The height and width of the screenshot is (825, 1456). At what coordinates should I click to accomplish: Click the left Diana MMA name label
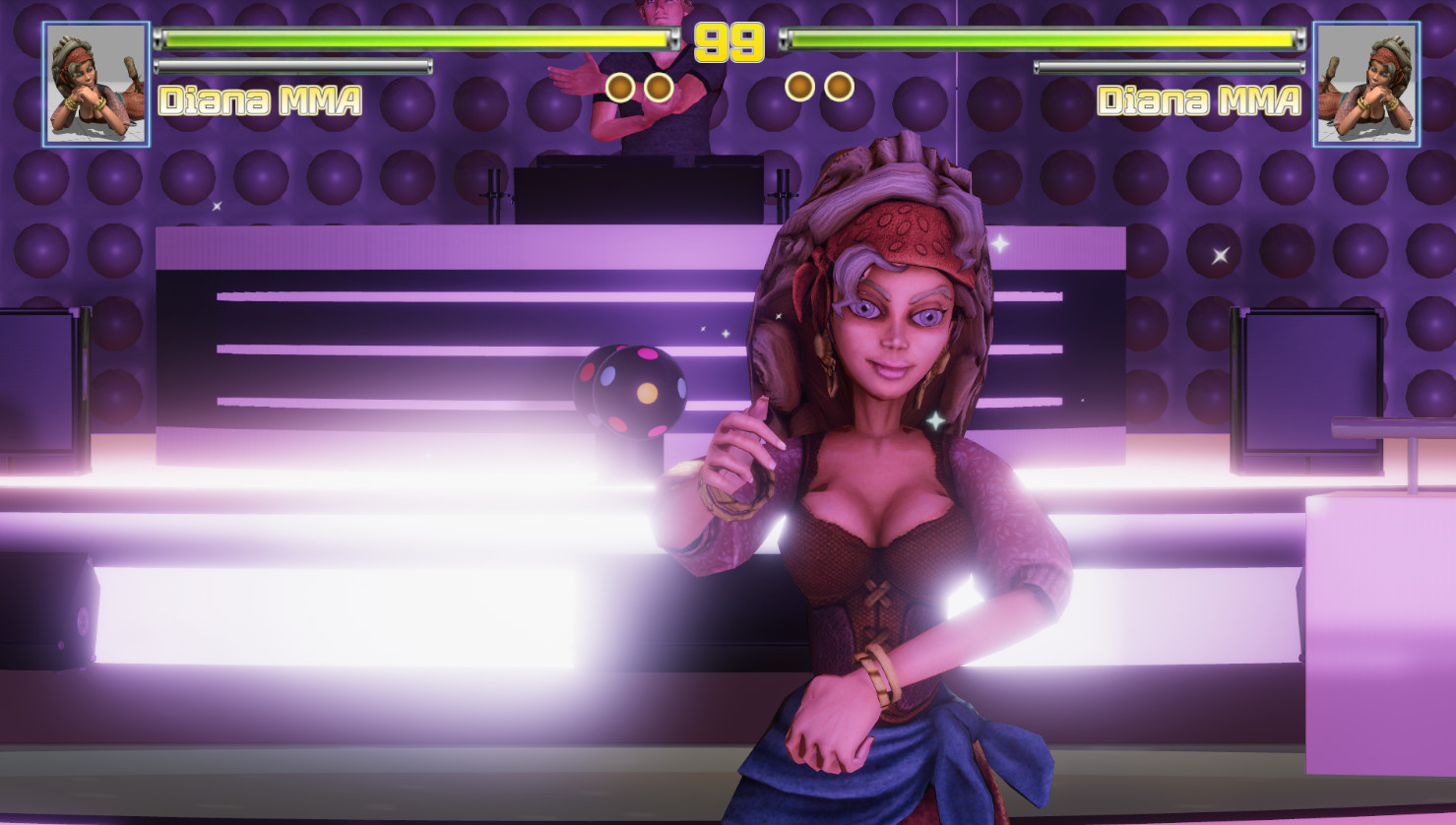[261, 98]
